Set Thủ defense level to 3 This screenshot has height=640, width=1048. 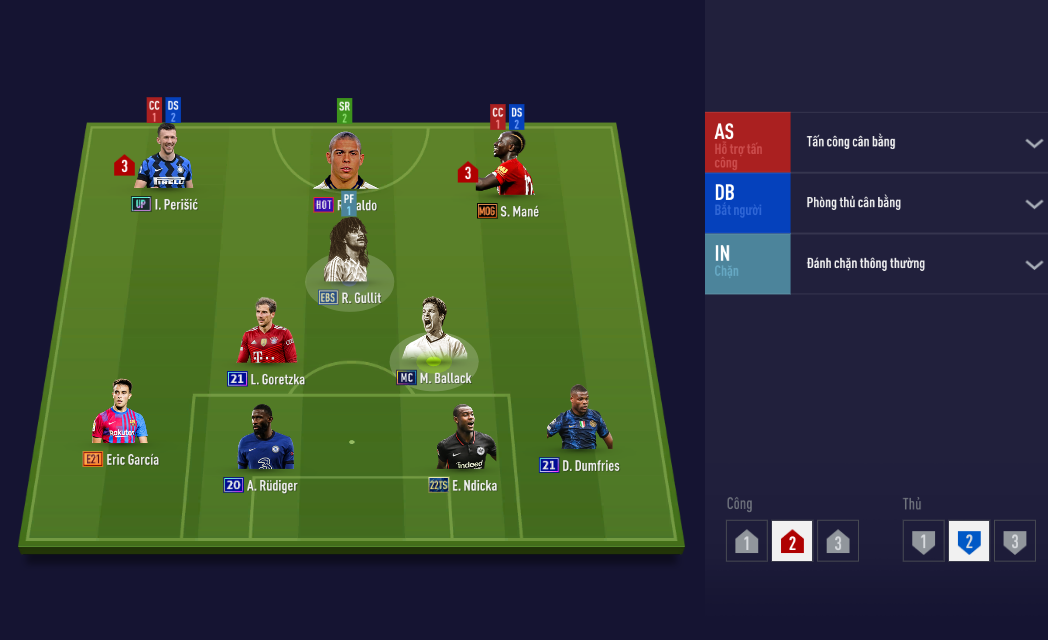(1015, 541)
